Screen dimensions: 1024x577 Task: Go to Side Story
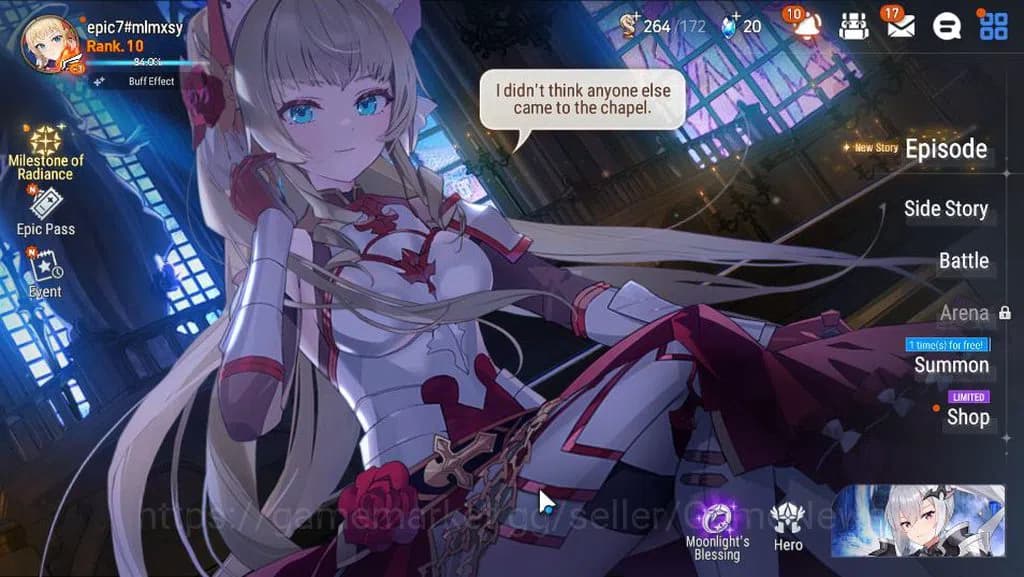tap(945, 209)
